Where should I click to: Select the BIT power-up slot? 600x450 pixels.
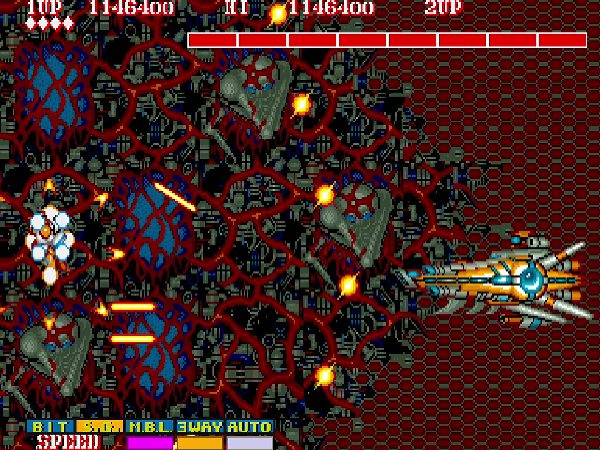pyautogui.click(x=50, y=426)
